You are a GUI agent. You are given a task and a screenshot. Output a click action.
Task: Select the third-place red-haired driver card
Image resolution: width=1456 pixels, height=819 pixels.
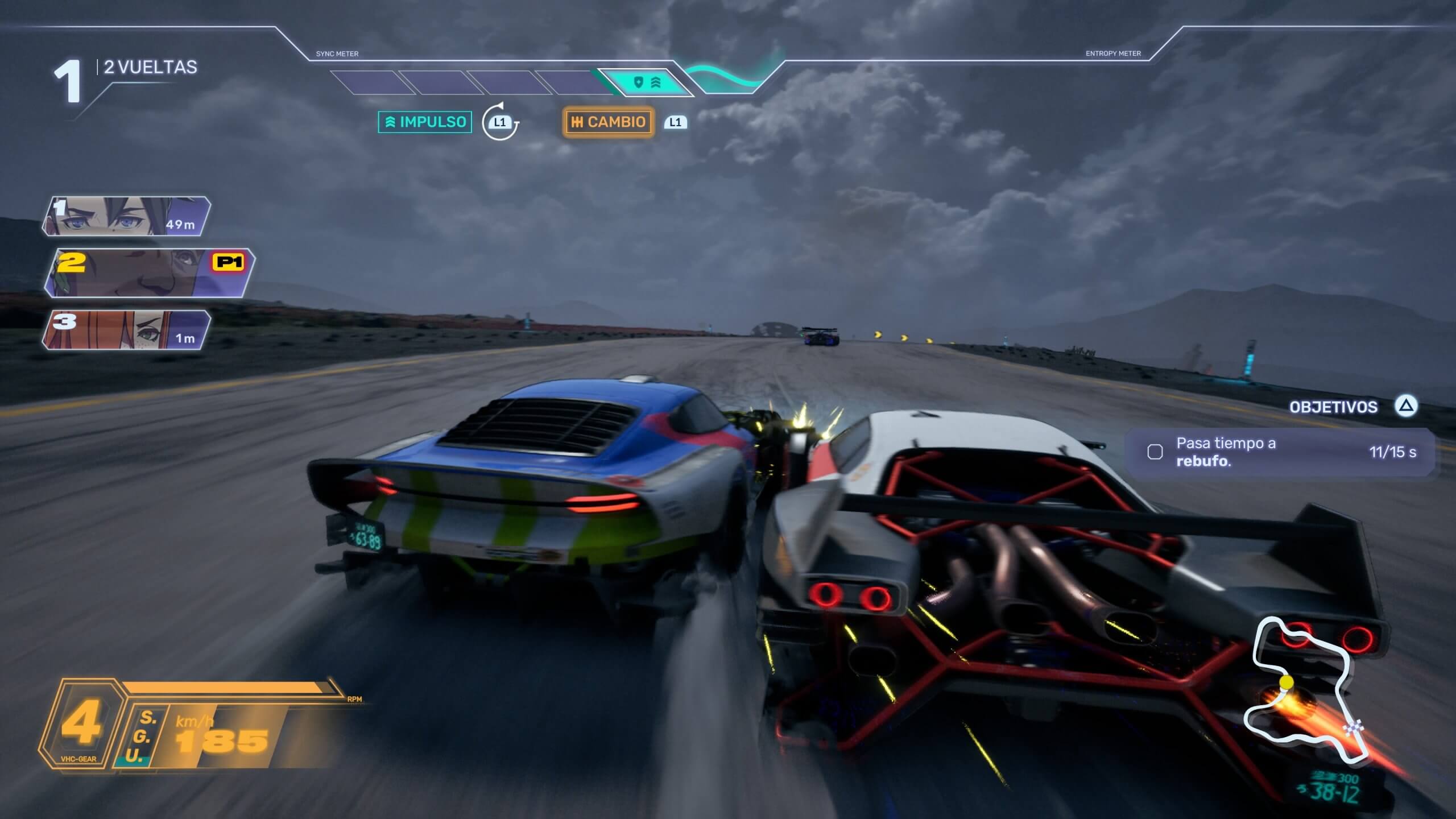click(126, 330)
